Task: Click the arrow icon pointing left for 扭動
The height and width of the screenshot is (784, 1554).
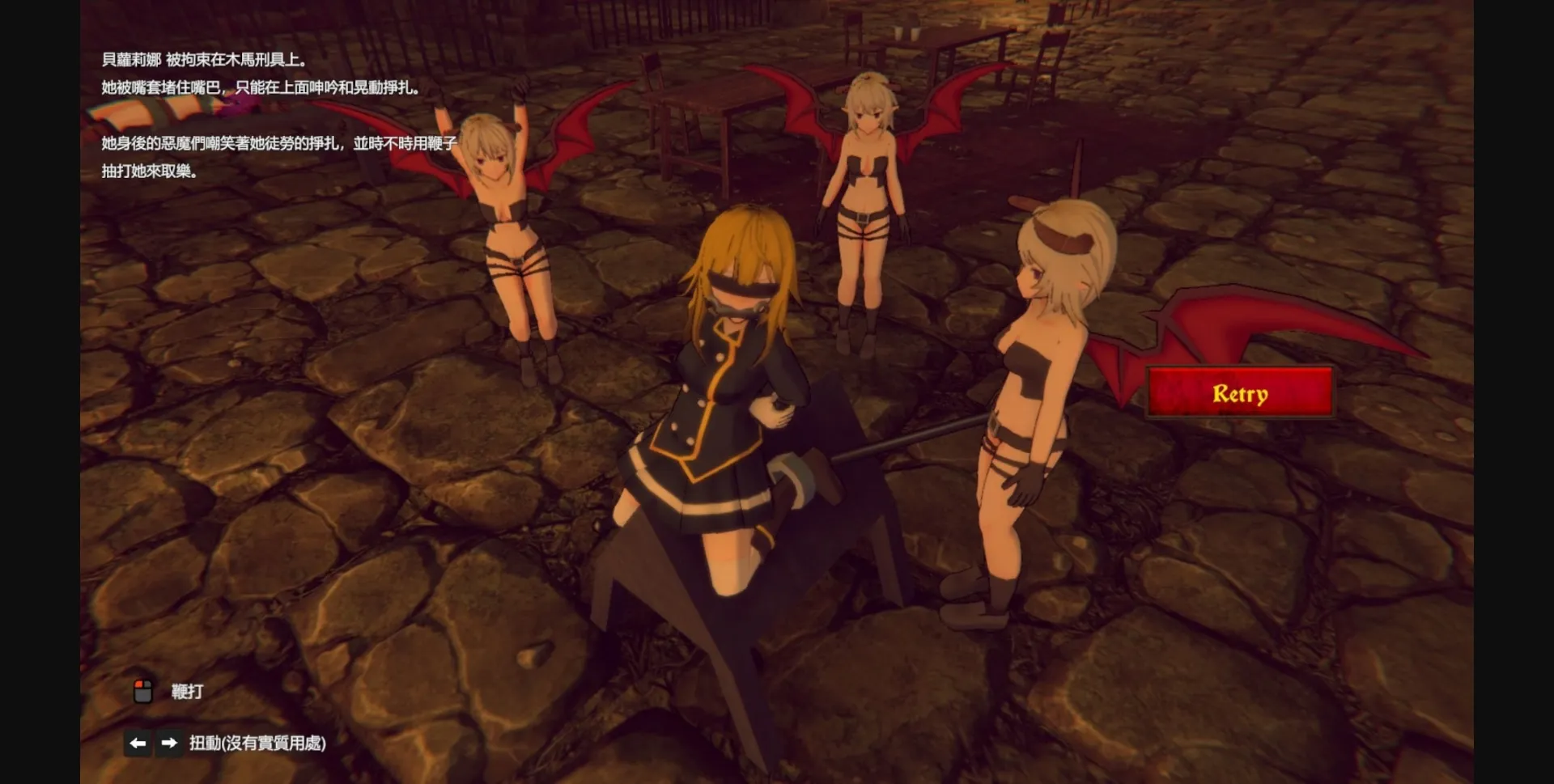Action: click(137, 742)
